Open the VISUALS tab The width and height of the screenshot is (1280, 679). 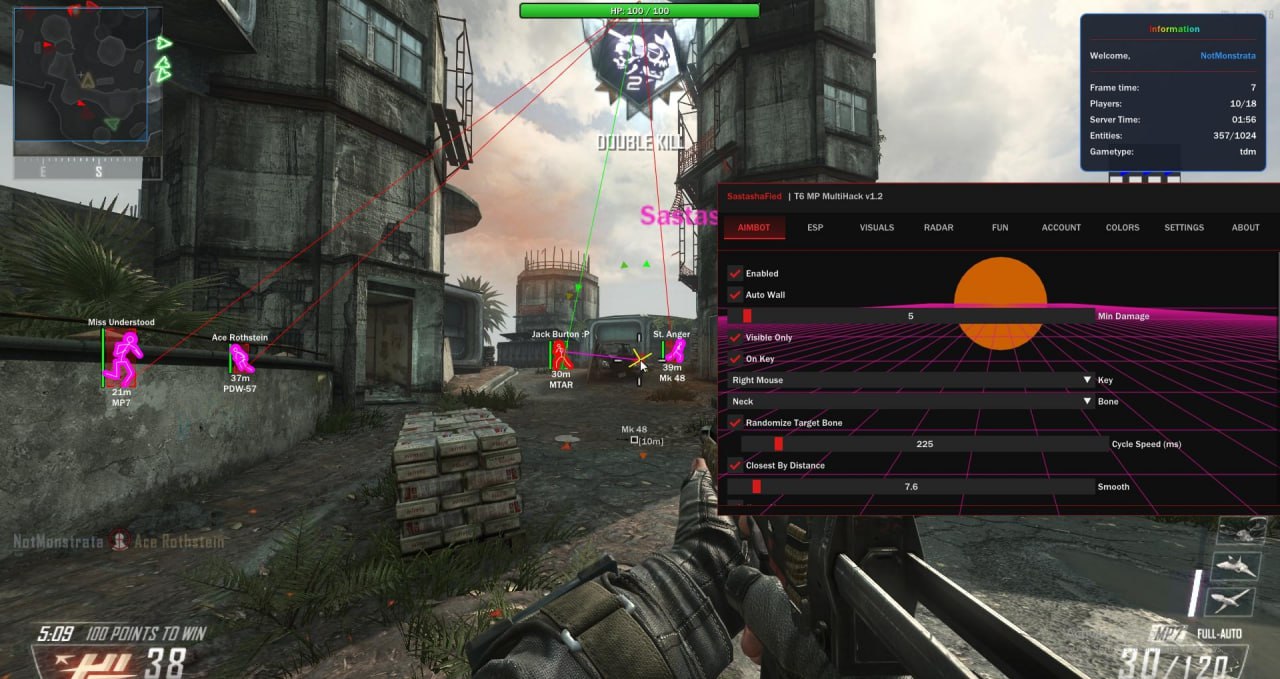877,228
